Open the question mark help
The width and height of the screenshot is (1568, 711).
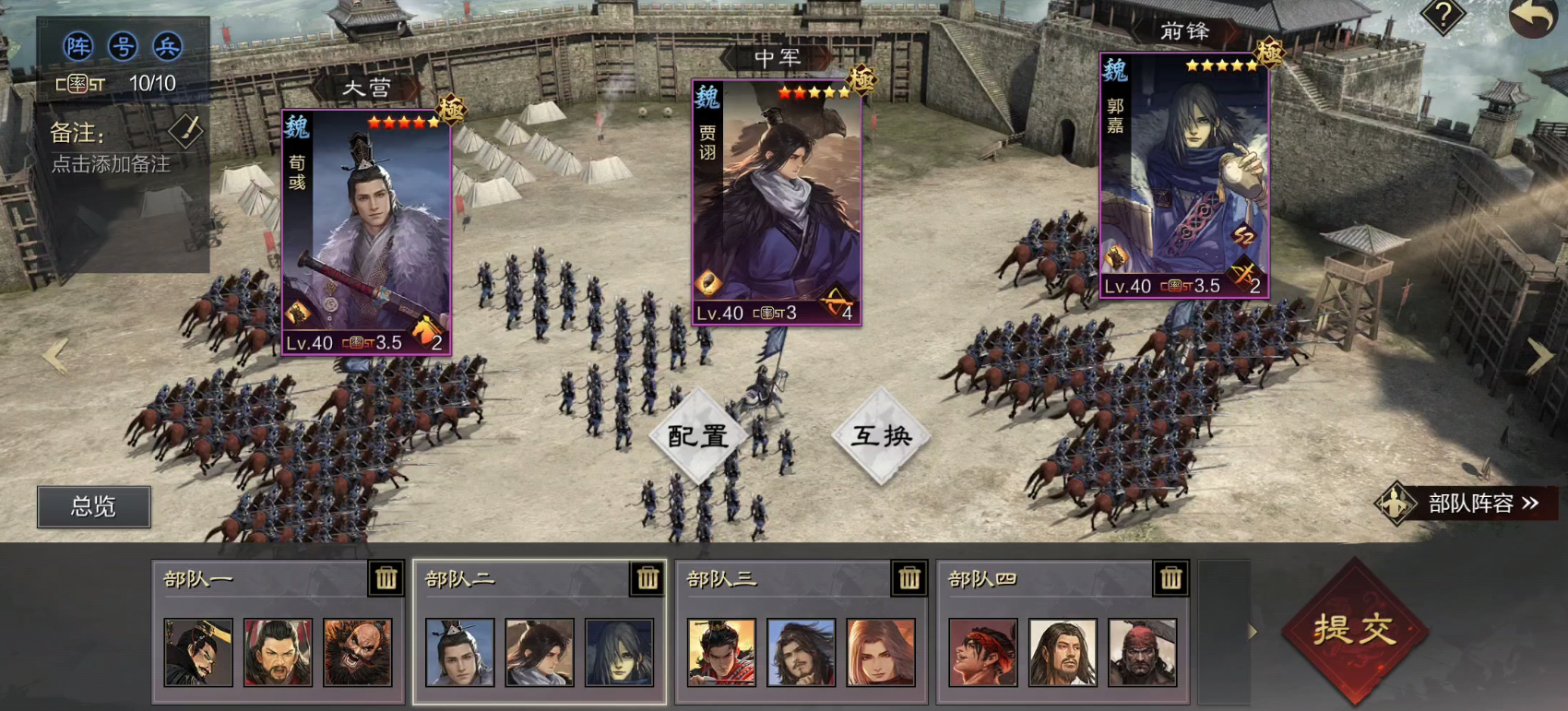[1443, 16]
